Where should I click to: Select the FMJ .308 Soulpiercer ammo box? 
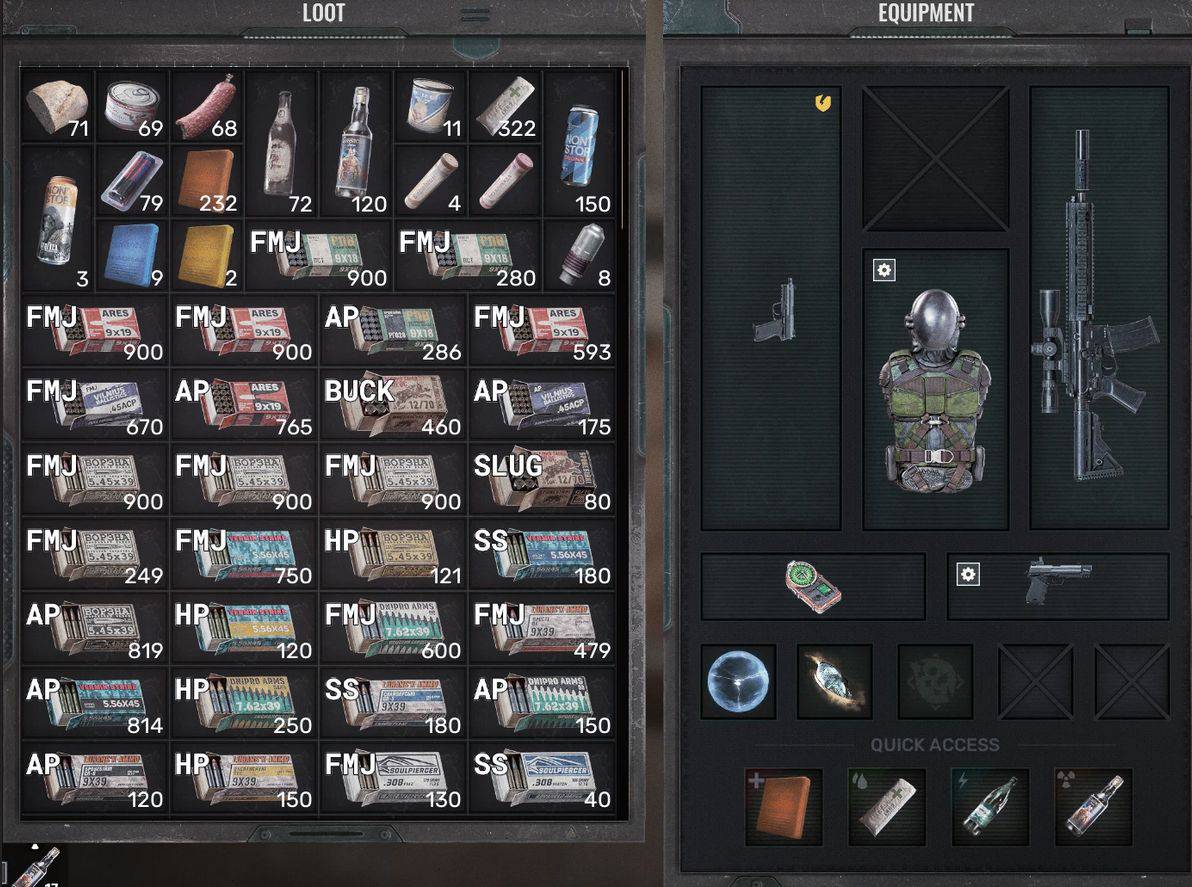393,777
